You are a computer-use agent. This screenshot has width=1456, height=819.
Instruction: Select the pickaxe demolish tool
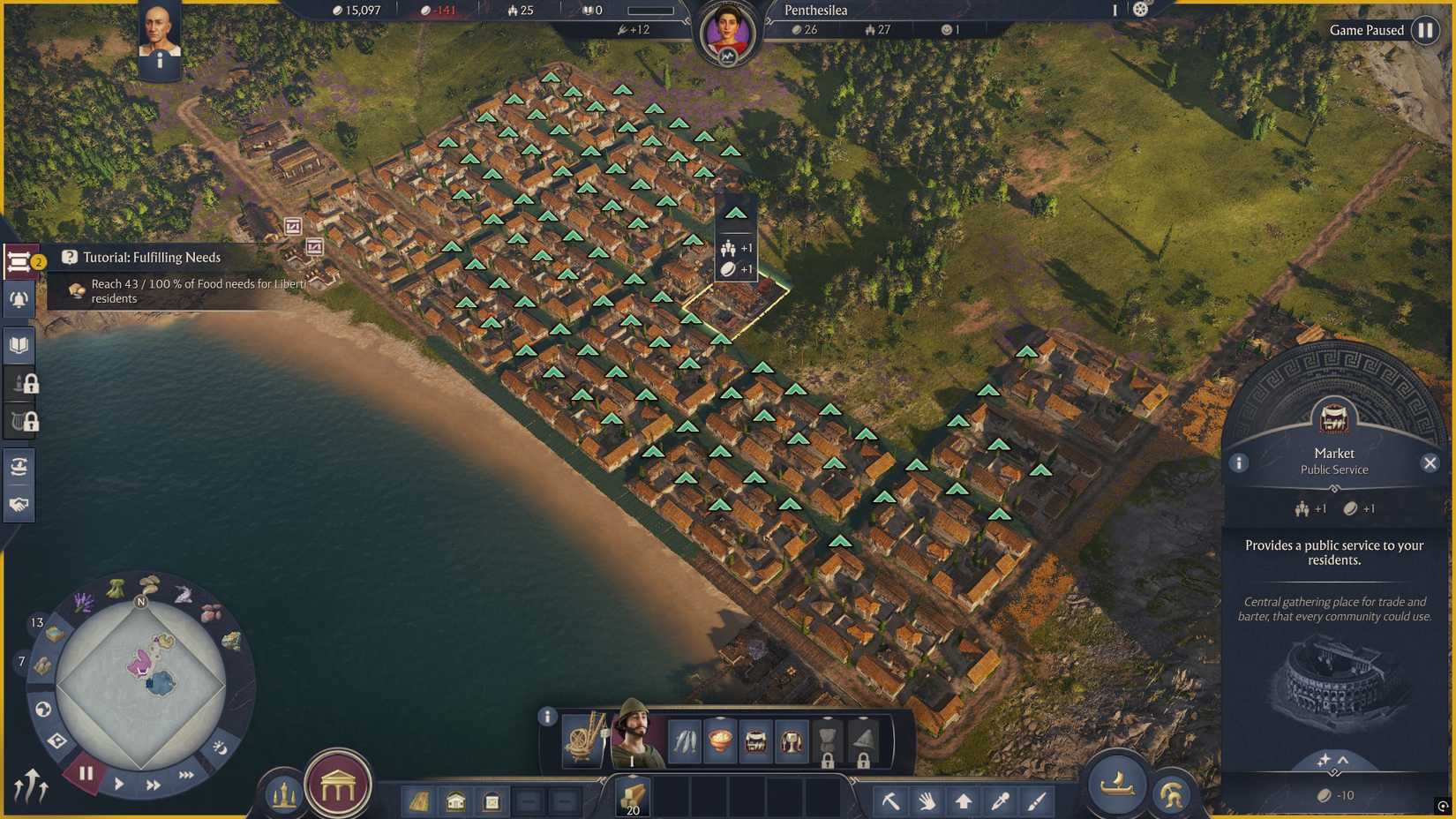coord(890,799)
